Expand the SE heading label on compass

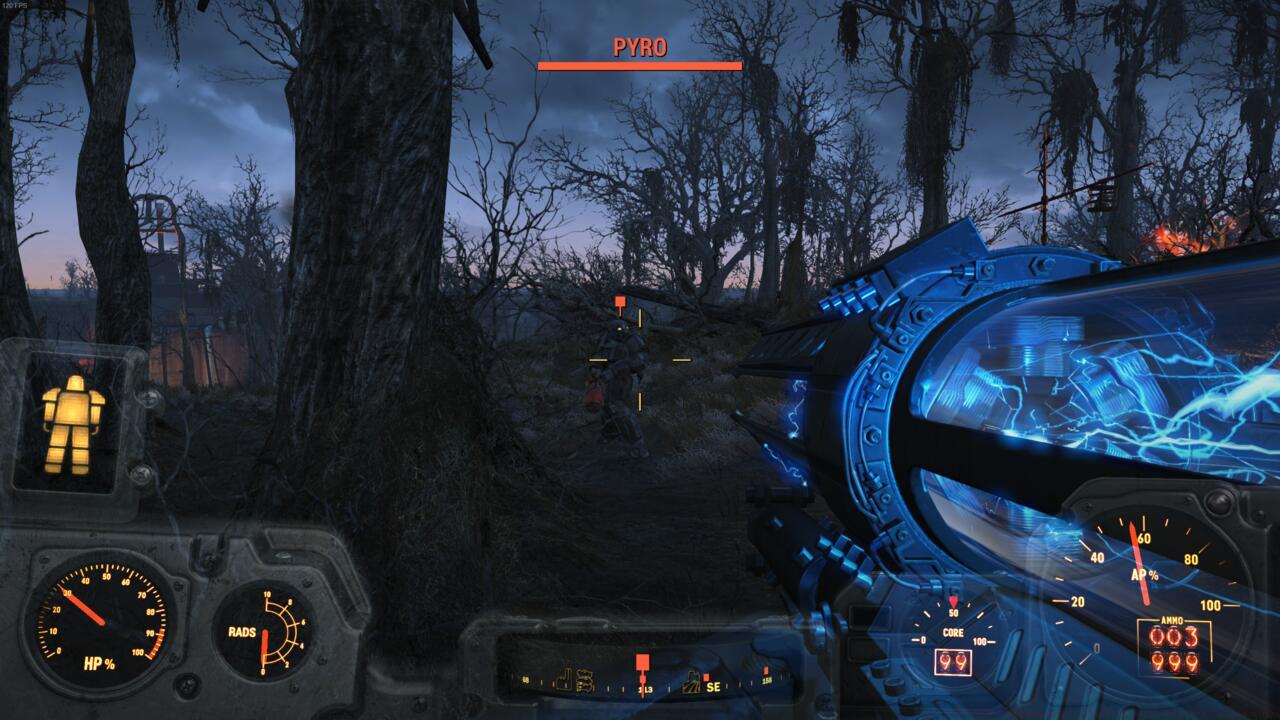point(713,688)
